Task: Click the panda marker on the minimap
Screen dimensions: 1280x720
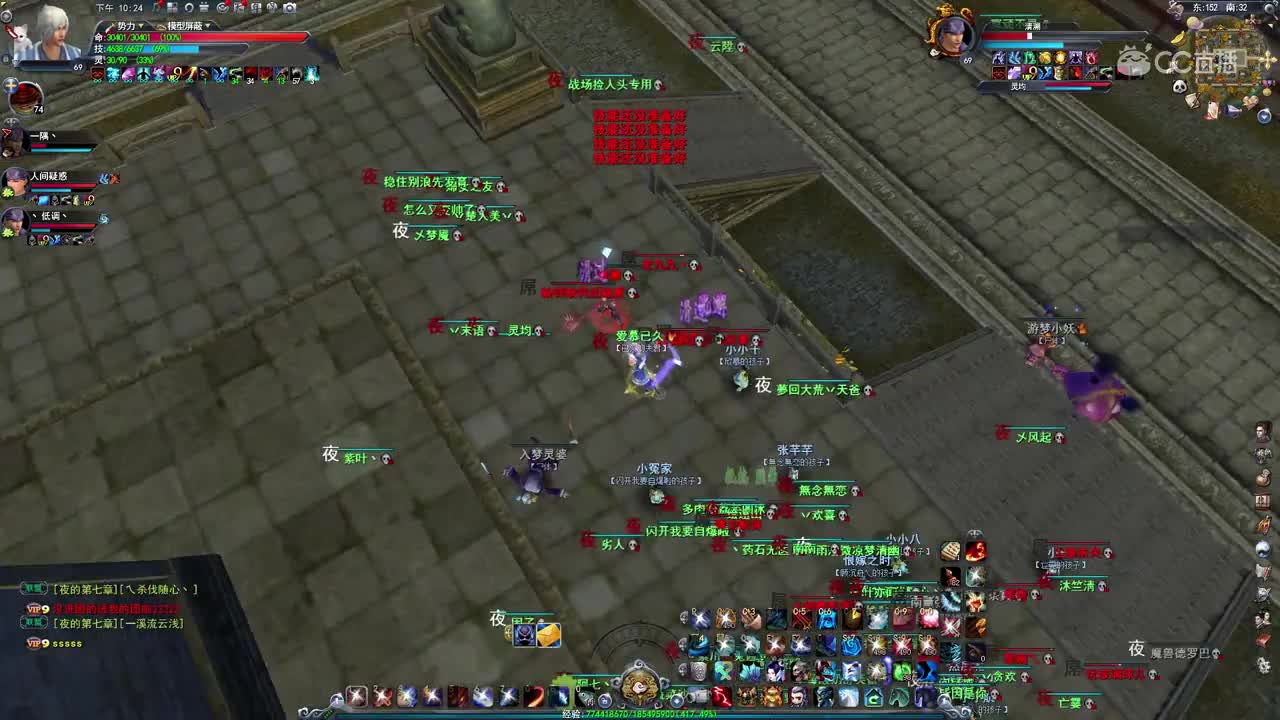Action: pos(1180,87)
